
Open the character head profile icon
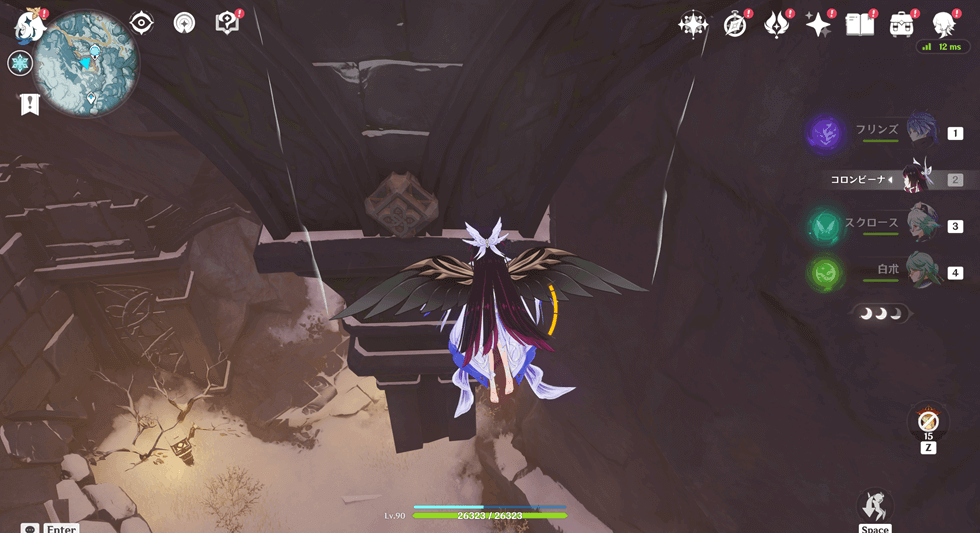pos(943,25)
